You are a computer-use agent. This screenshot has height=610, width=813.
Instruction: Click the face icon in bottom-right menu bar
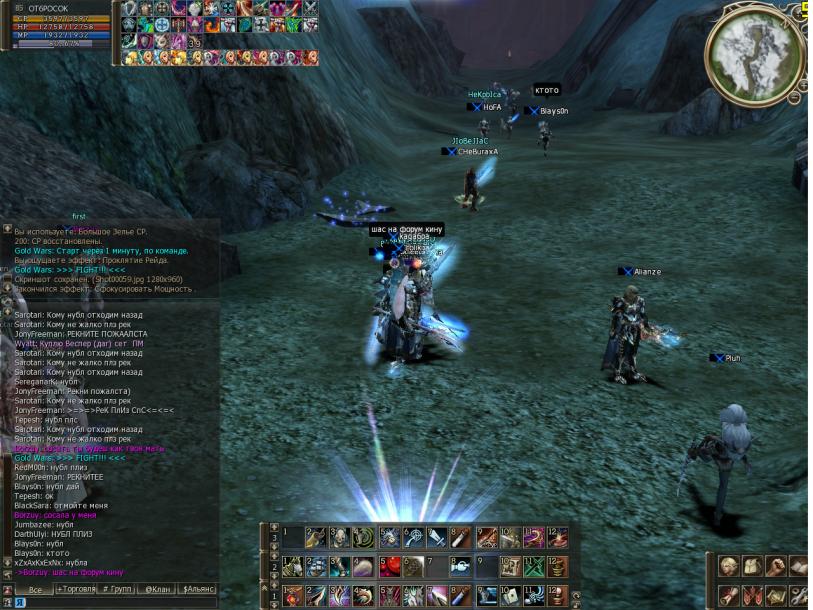click(x=729, y=567)
